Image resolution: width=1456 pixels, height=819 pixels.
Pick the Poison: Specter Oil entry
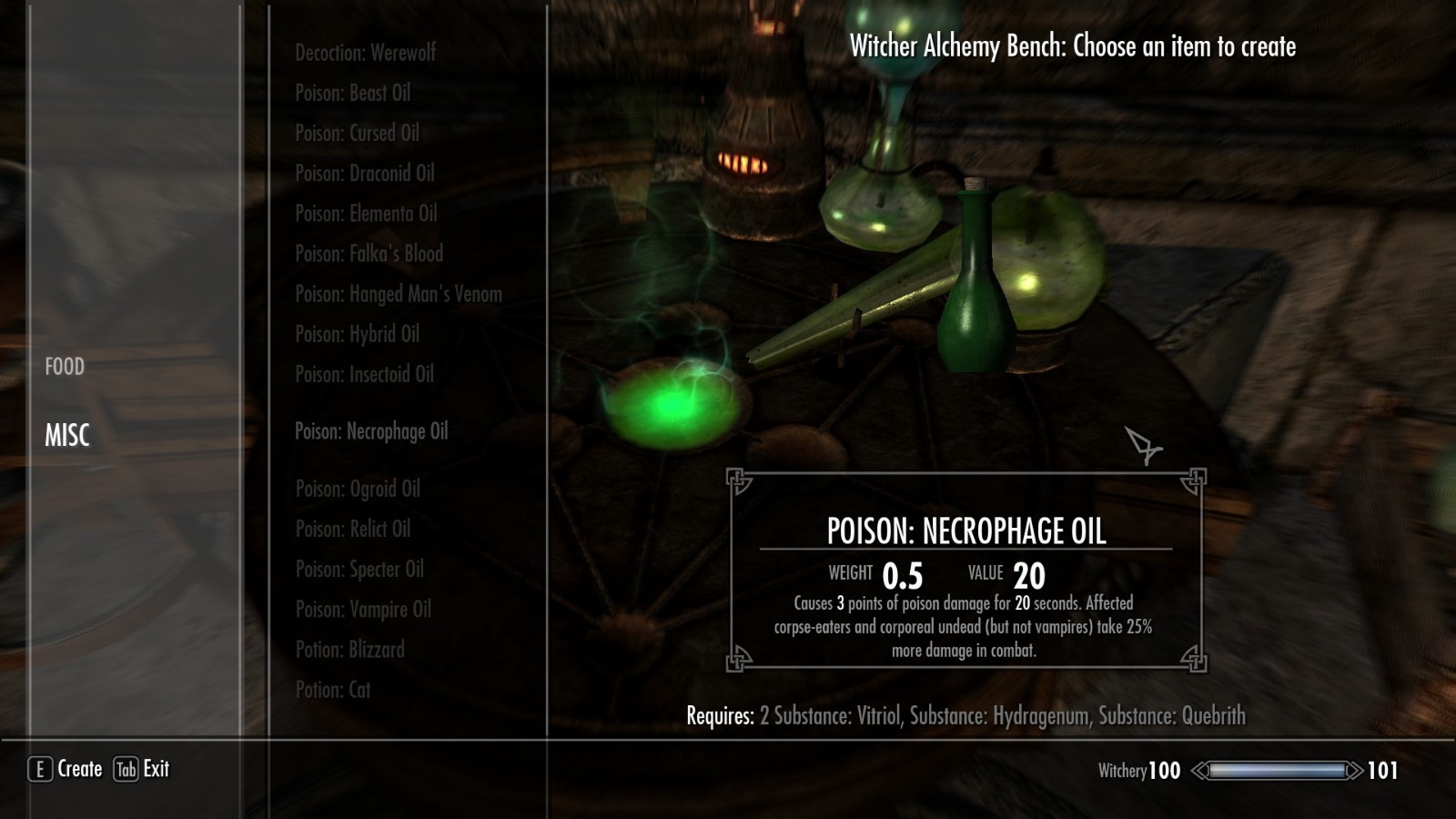point(359,570)
